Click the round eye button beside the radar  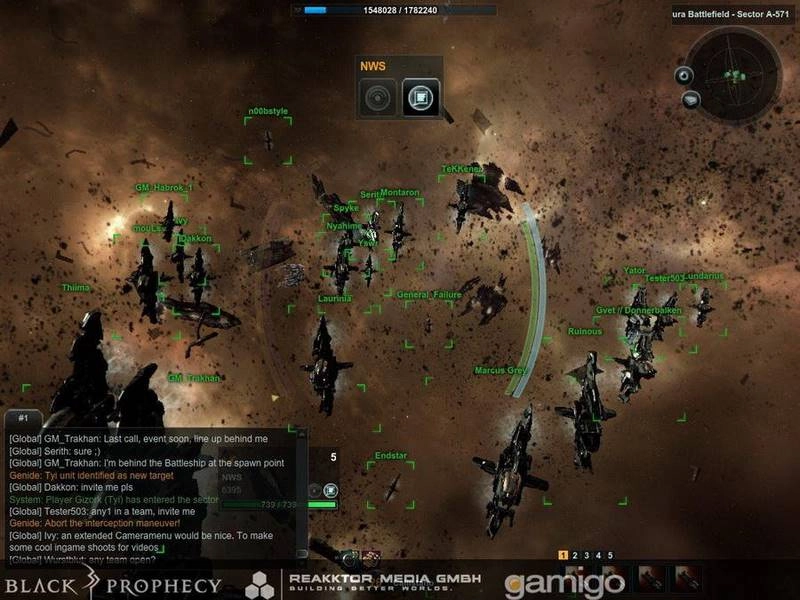(x=683, y=75)
